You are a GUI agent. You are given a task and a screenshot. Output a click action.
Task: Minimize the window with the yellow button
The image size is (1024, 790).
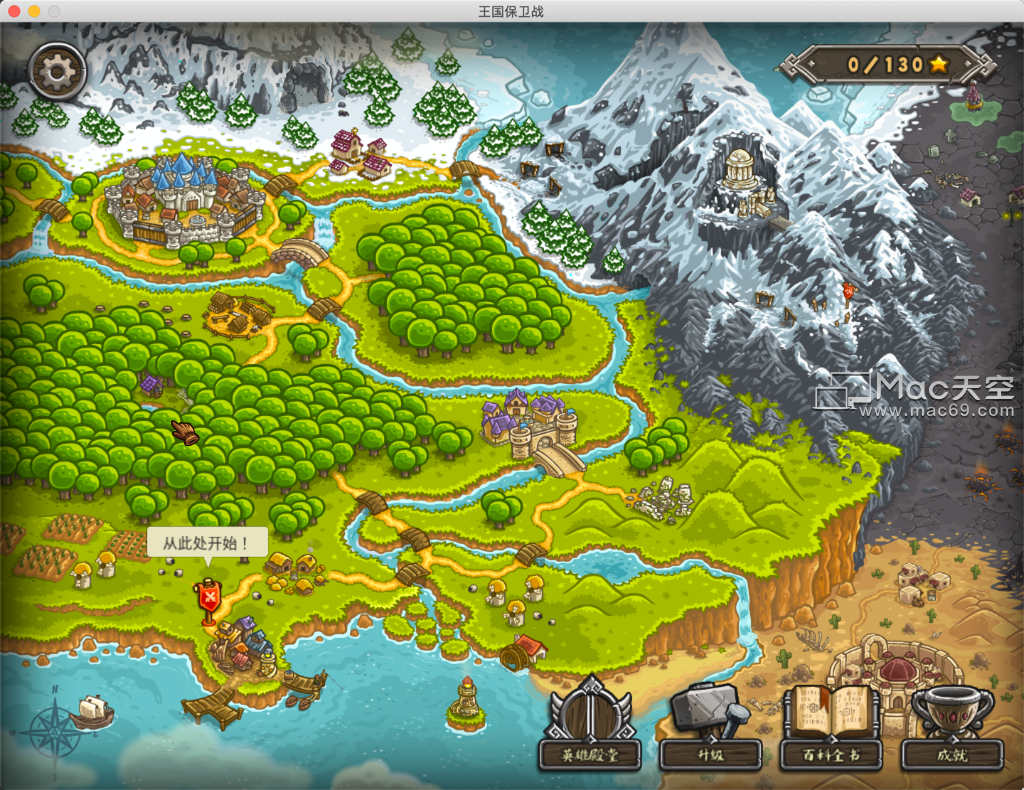point(34,11)
